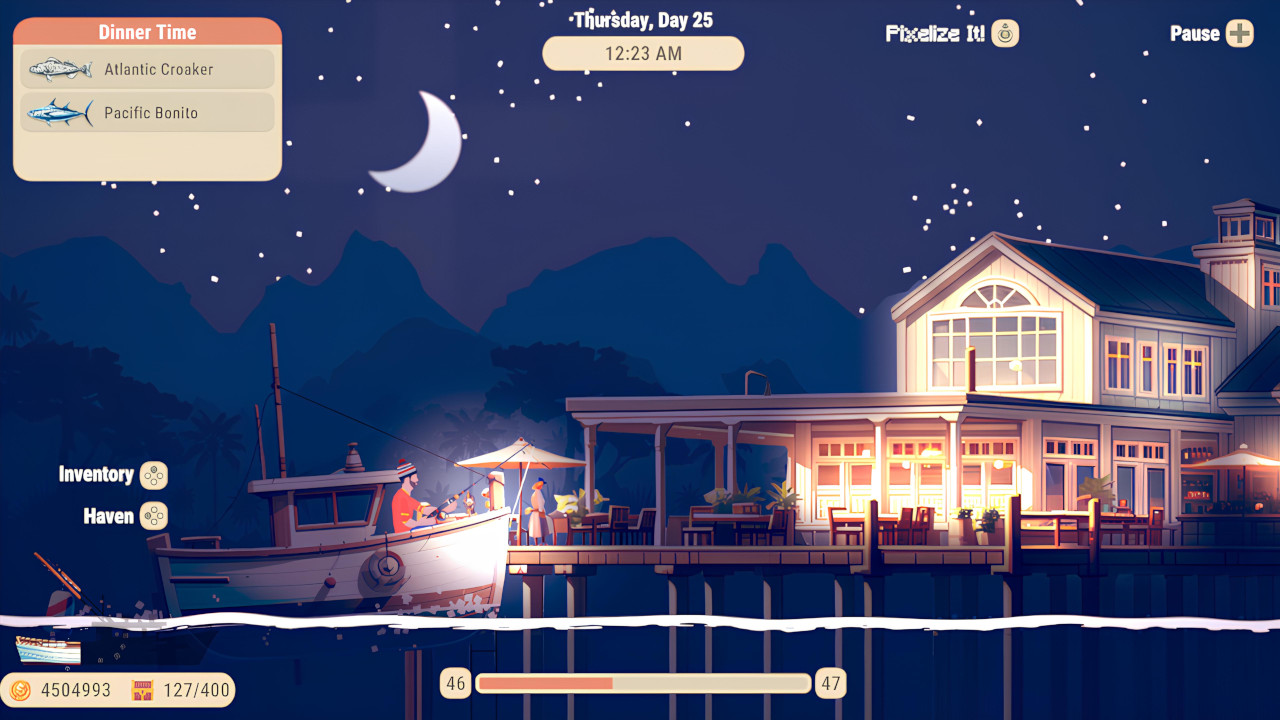The height and width of the screenshot is (720, 1280).
Task: Select Atlantic Croaker from the Dinner Time menu
Action: (146, 69)
